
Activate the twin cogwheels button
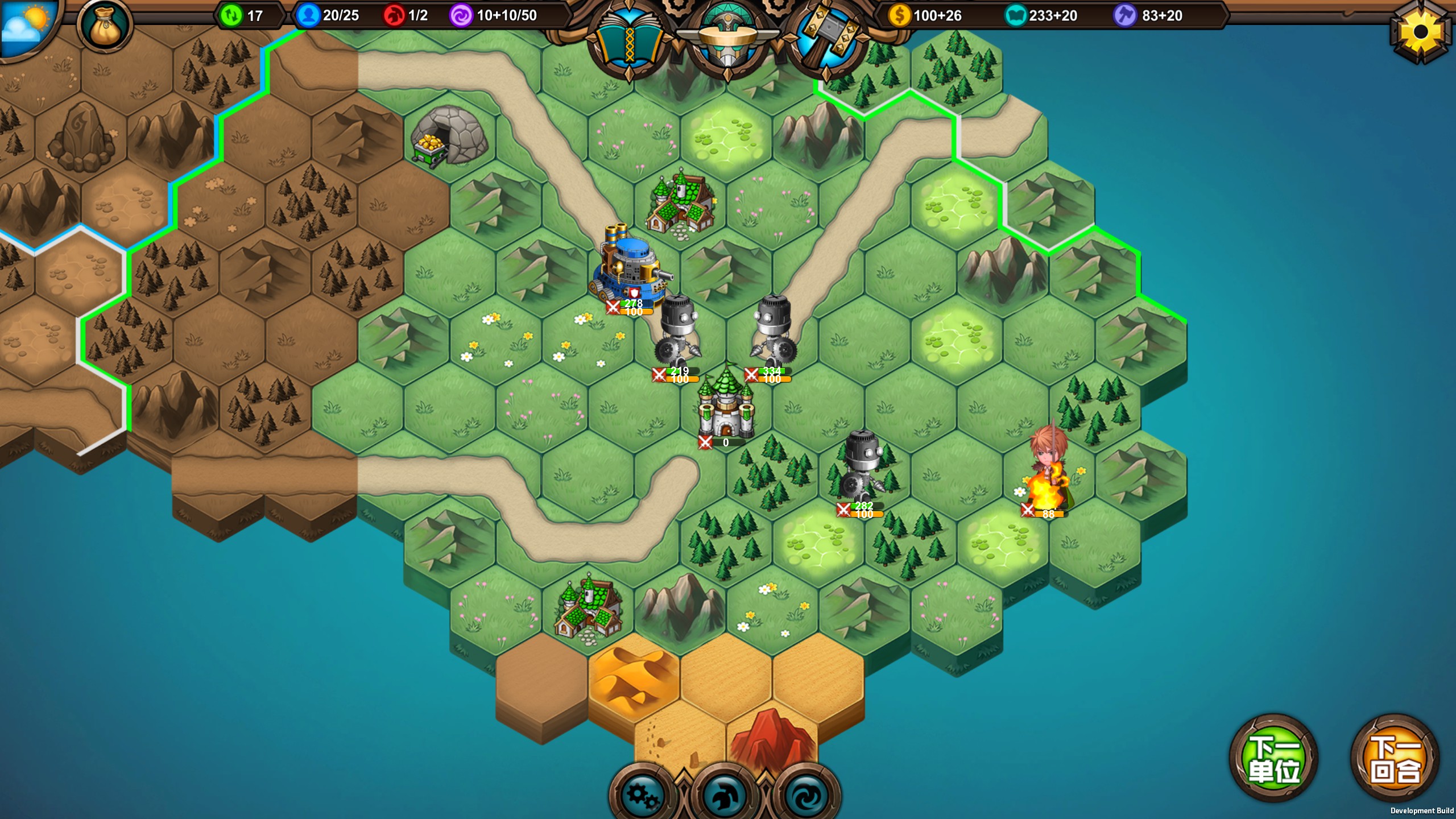pos(642,795)
